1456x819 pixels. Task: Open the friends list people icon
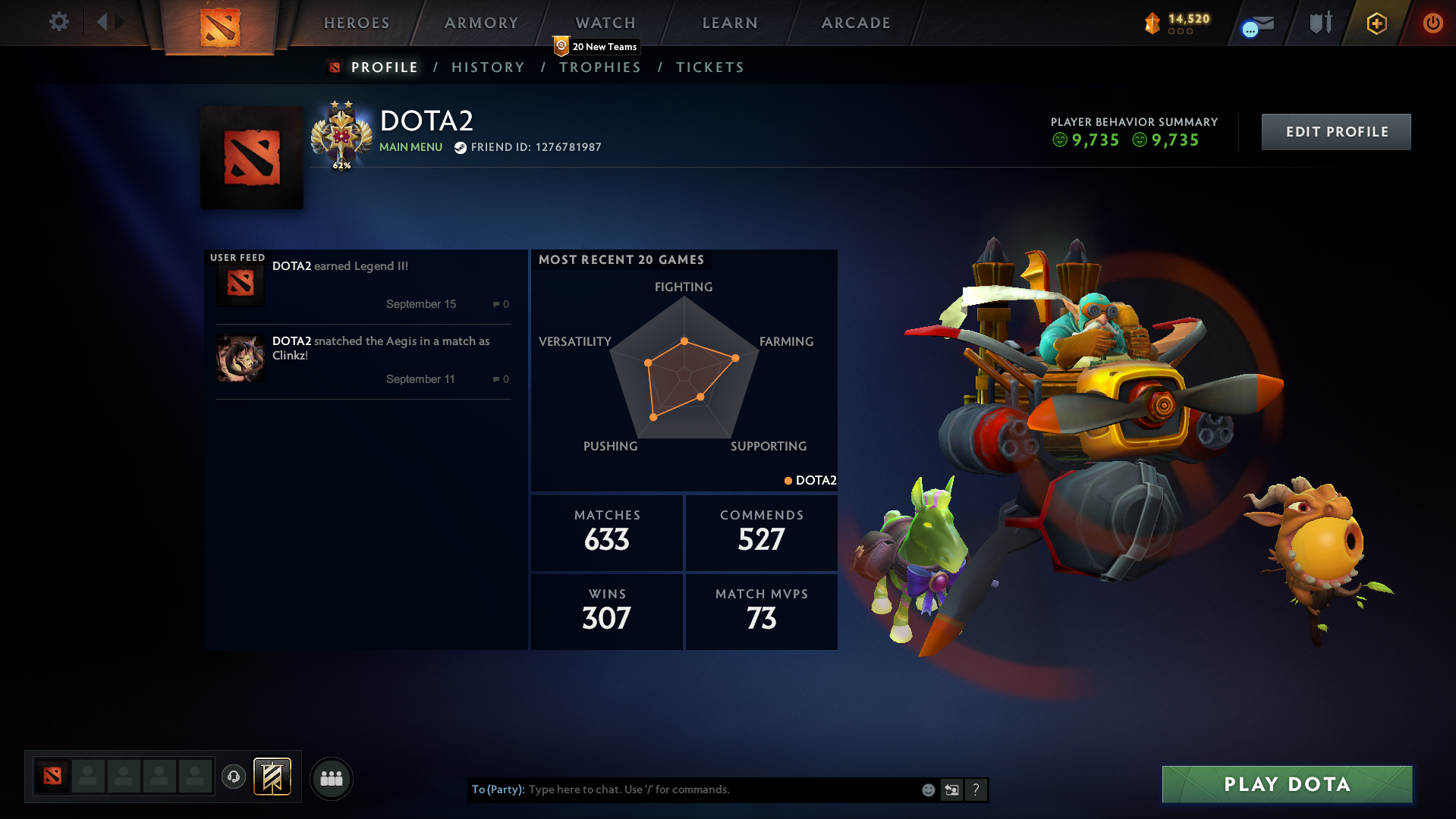point(331,778)
